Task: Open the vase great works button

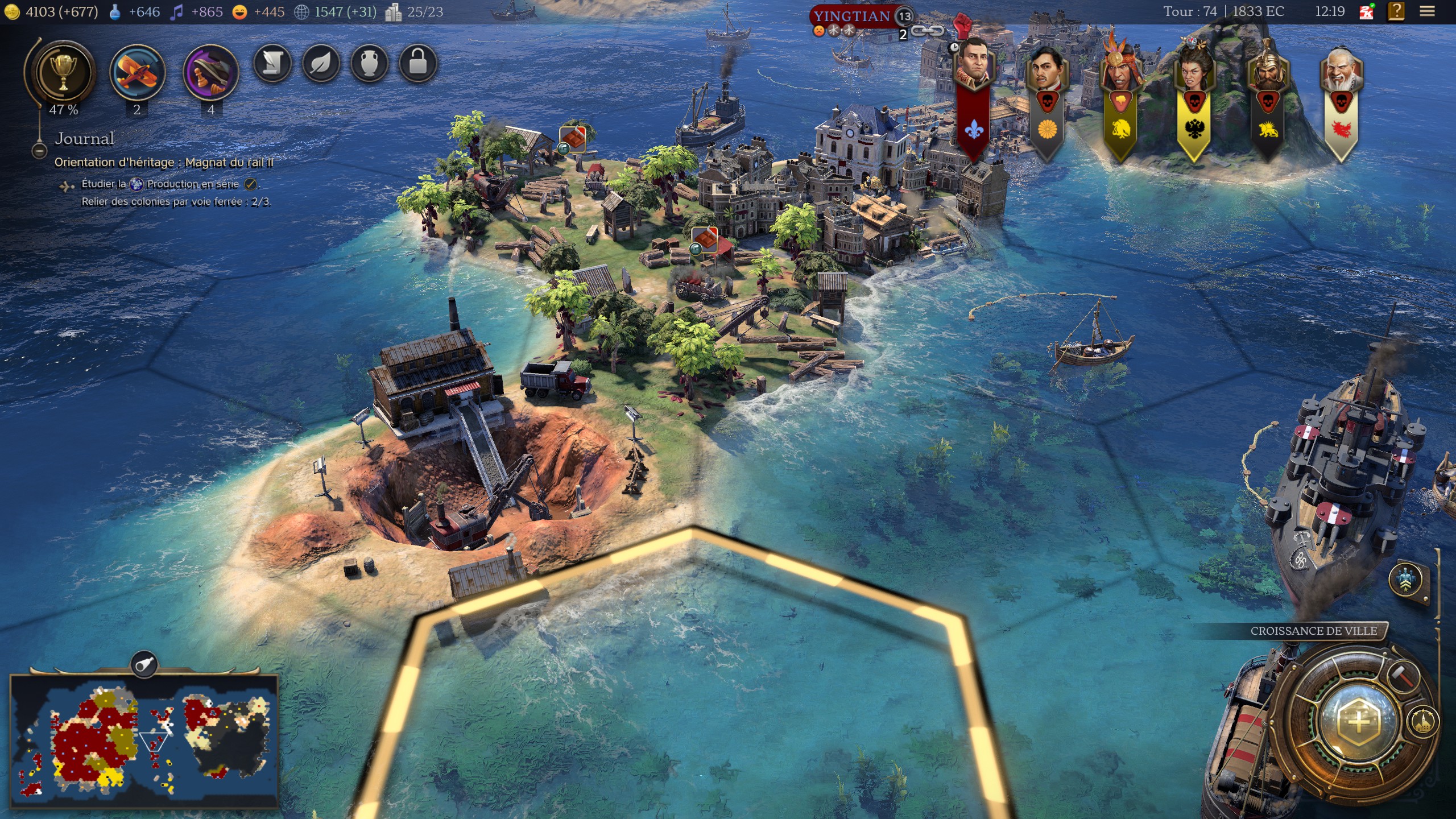Action: click(x=370, y=63)
